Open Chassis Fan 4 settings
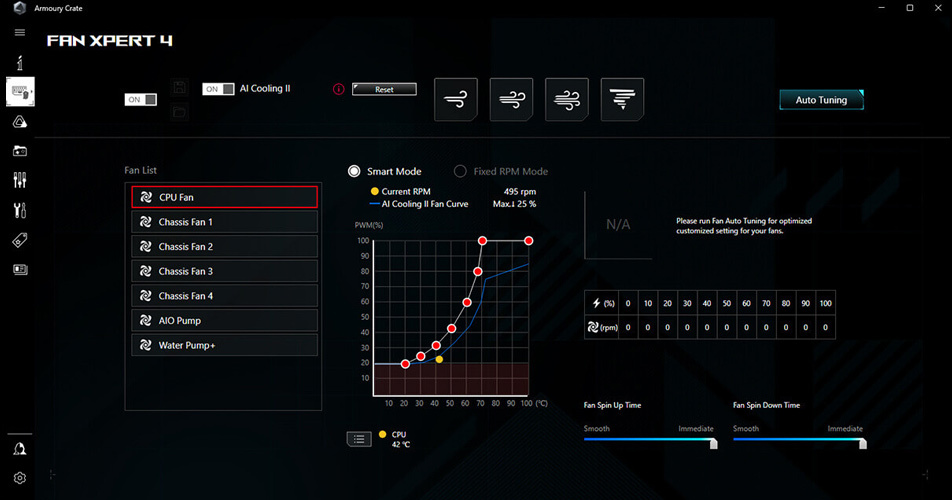The width and height of the screenshot is (952, 500). [x=224, y=296]
